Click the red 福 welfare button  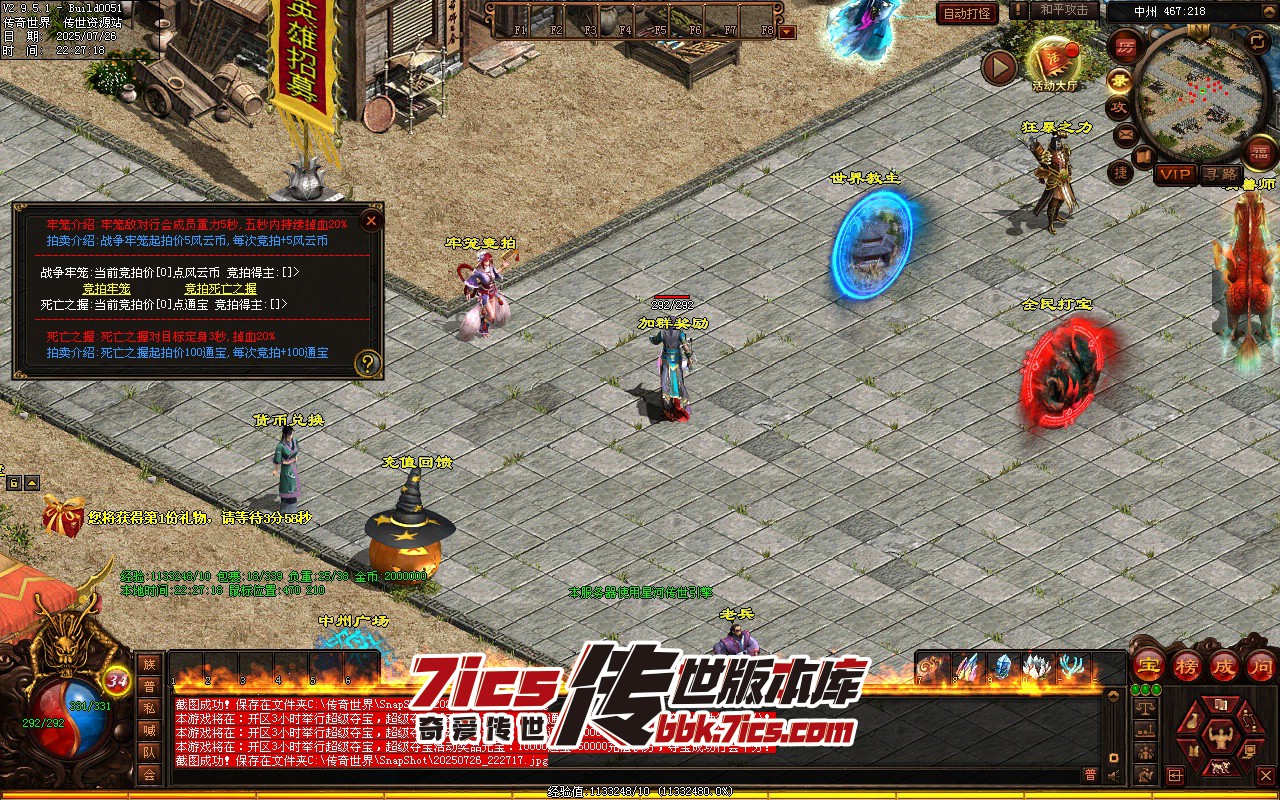[x=1262, y=152]
